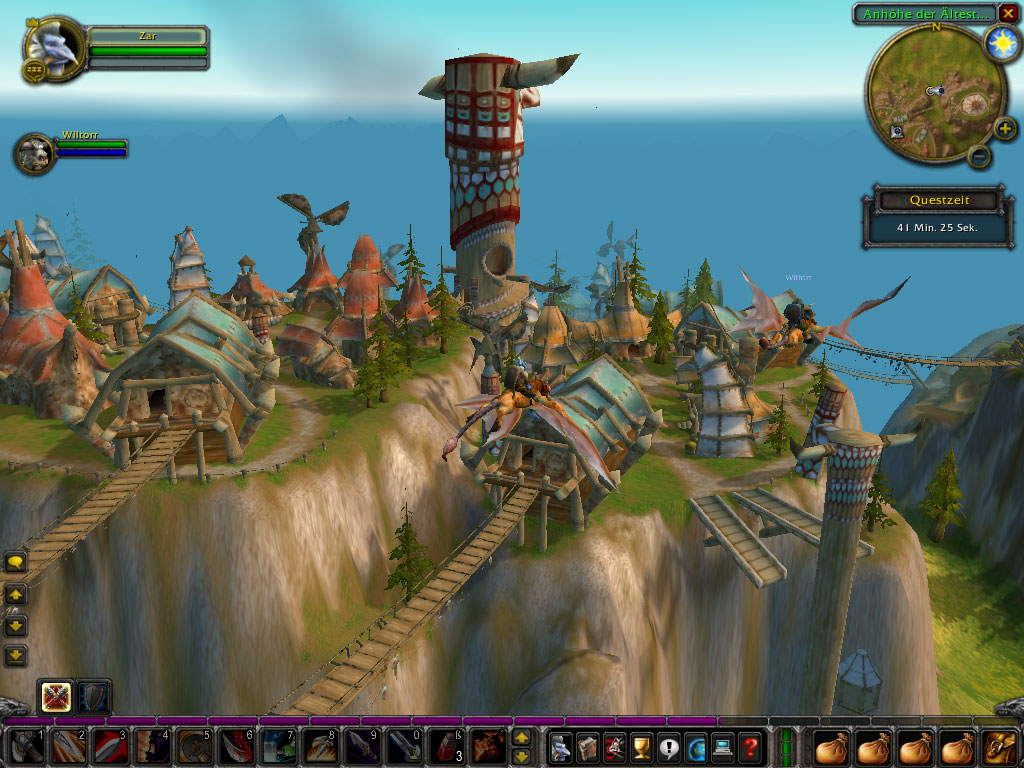Screen dimensions: 1024x768
Task: Open the character info micro button
Action: pyautogui.click(x=561, y=747)
